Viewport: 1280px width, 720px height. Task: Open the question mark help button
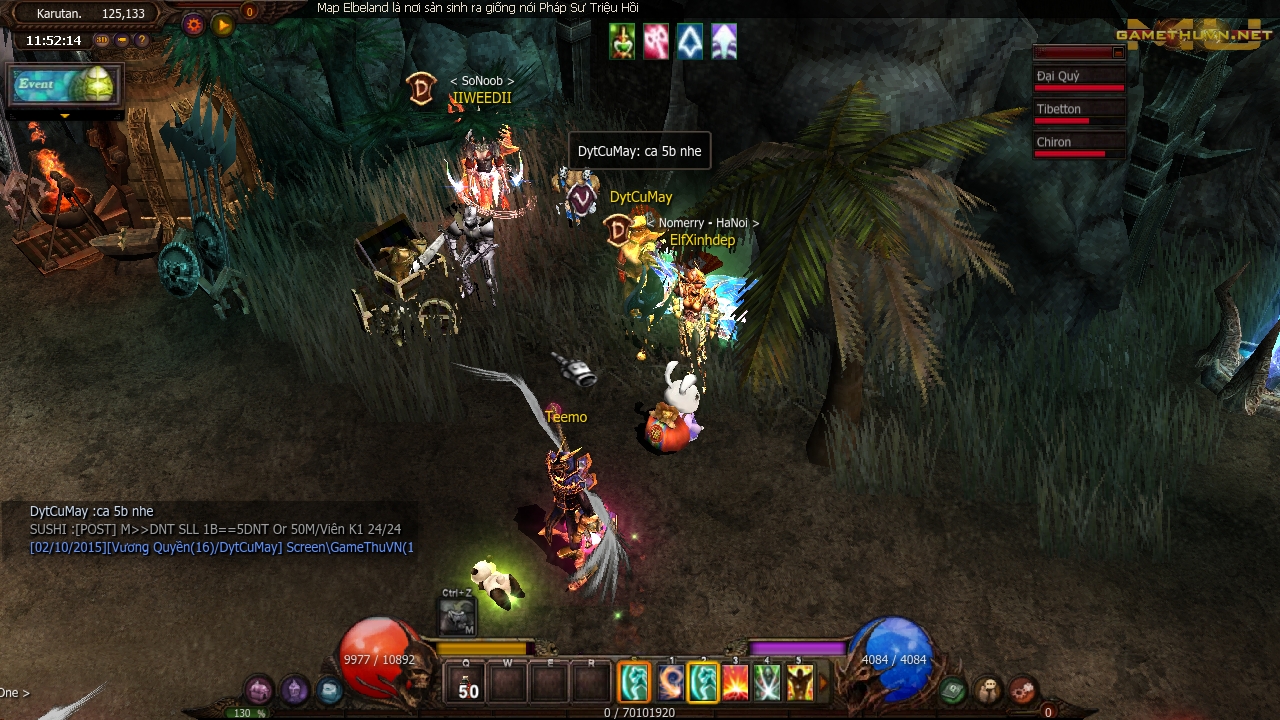click(x=142, y=41)
